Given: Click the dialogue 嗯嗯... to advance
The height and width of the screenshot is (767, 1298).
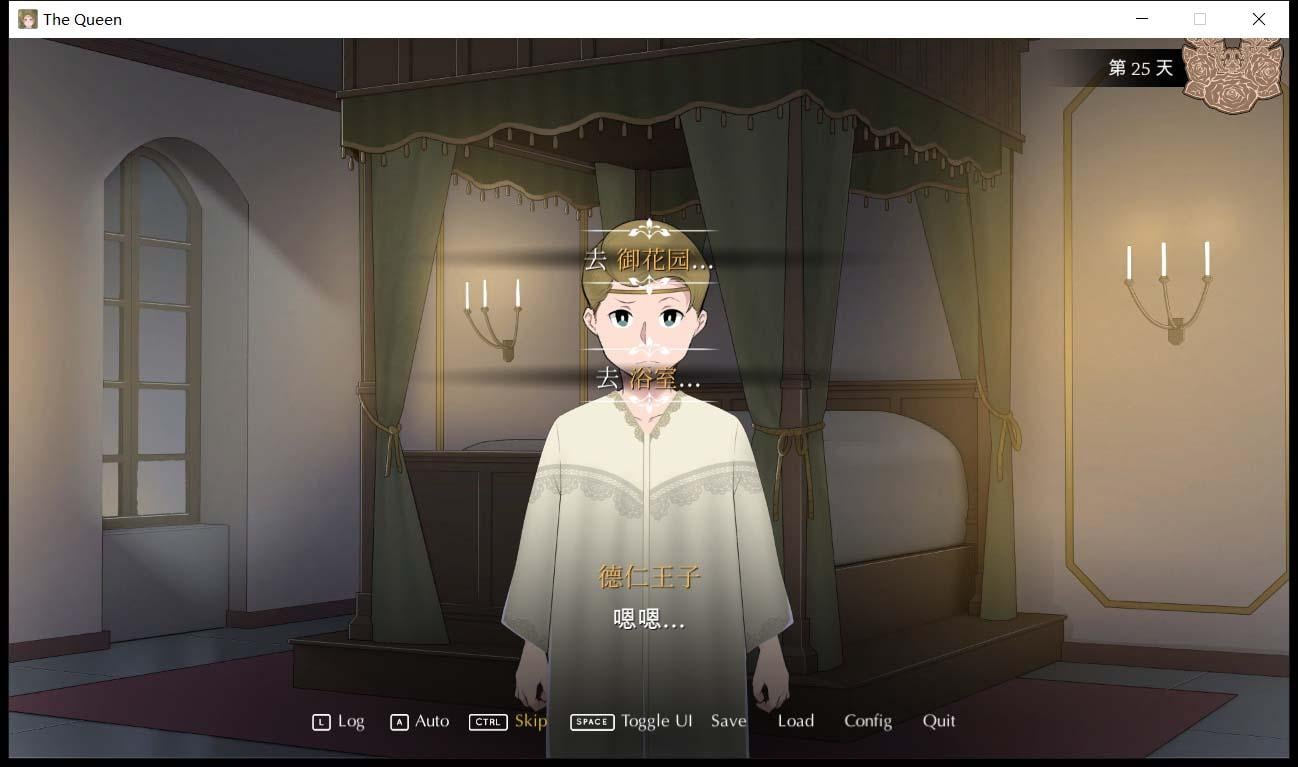Looking at the screenshot, I should 647,620.
